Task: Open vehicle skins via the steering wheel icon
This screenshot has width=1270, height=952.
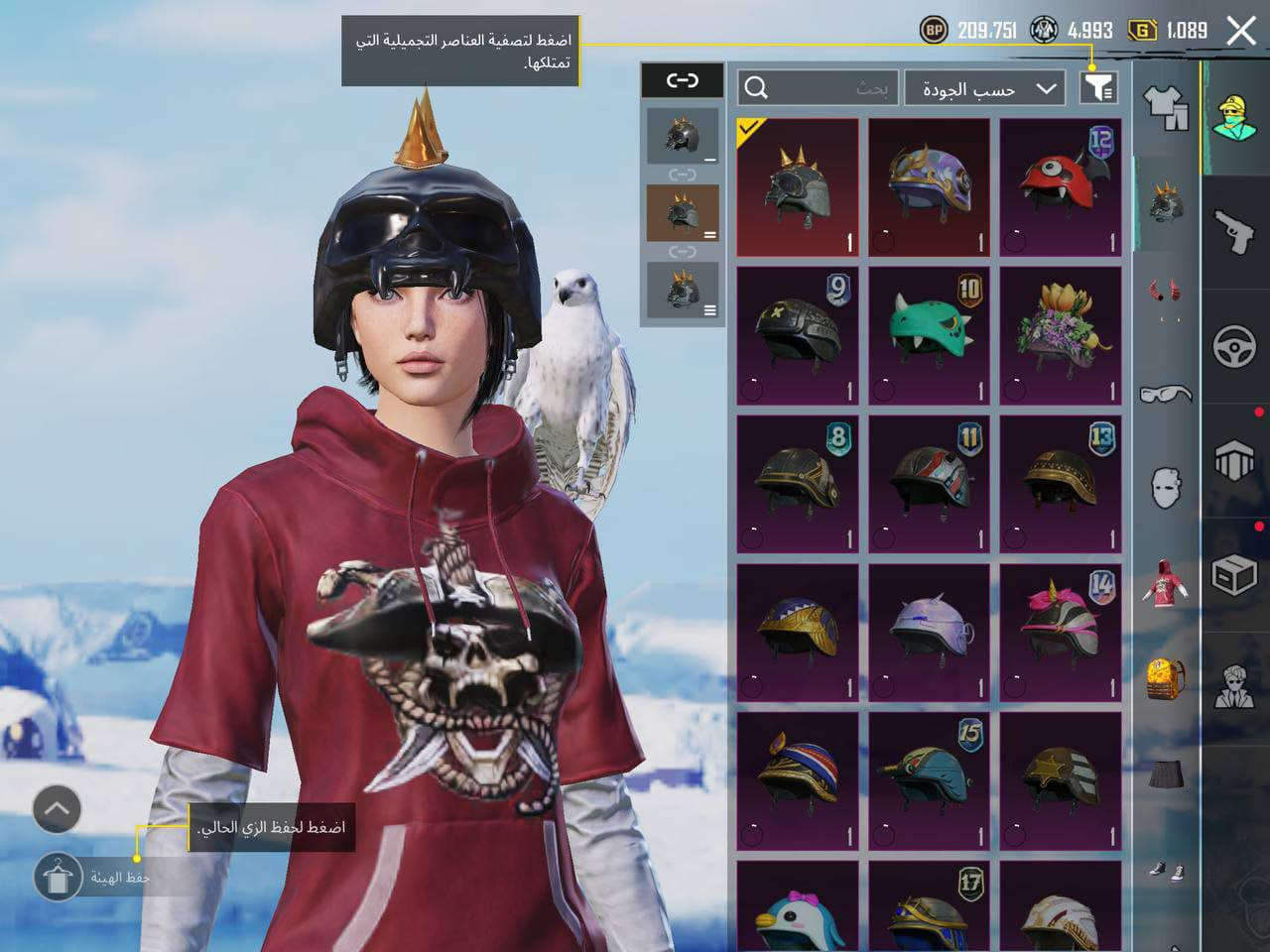Action: (x=1235, y=345)
